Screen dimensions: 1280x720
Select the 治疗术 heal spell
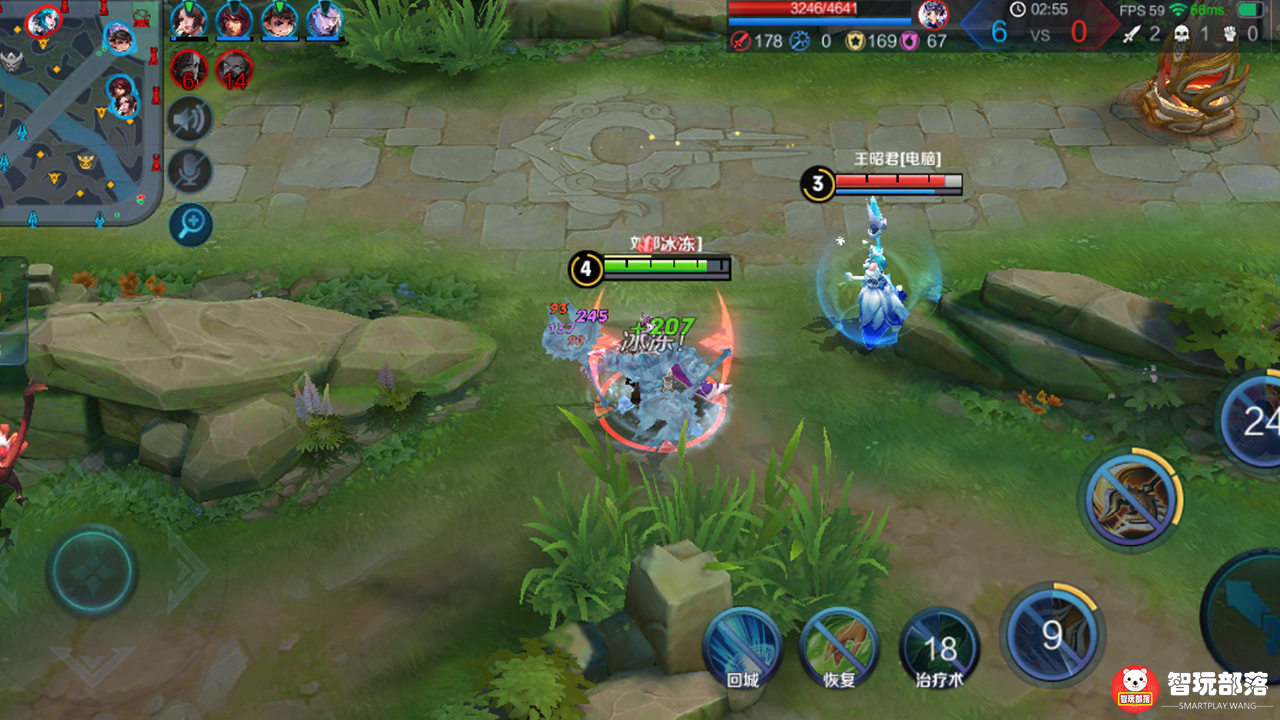[939, 647]
